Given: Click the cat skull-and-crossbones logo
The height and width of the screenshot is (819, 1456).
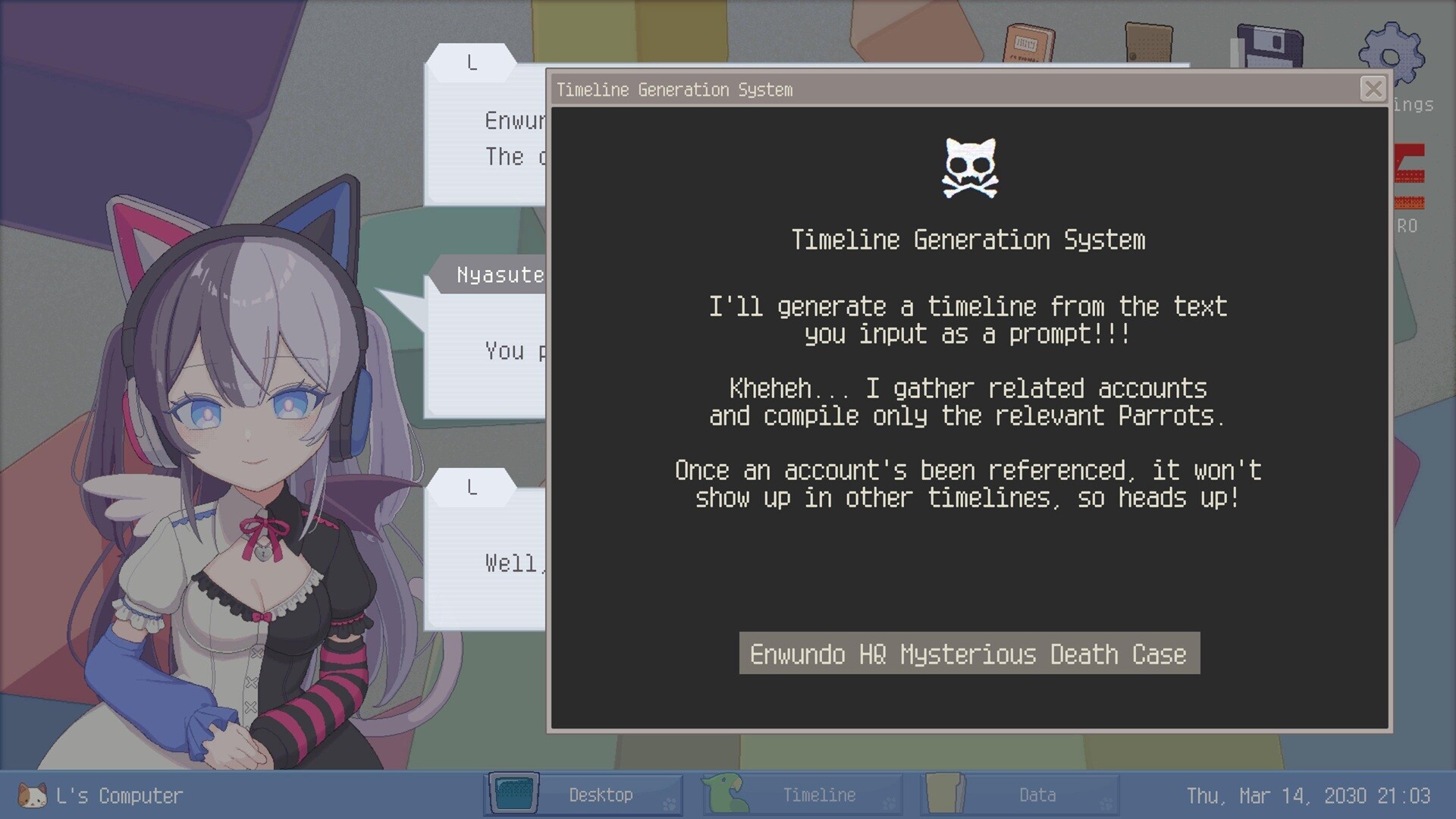Looking at the screenshot, I should click(968, 167).
